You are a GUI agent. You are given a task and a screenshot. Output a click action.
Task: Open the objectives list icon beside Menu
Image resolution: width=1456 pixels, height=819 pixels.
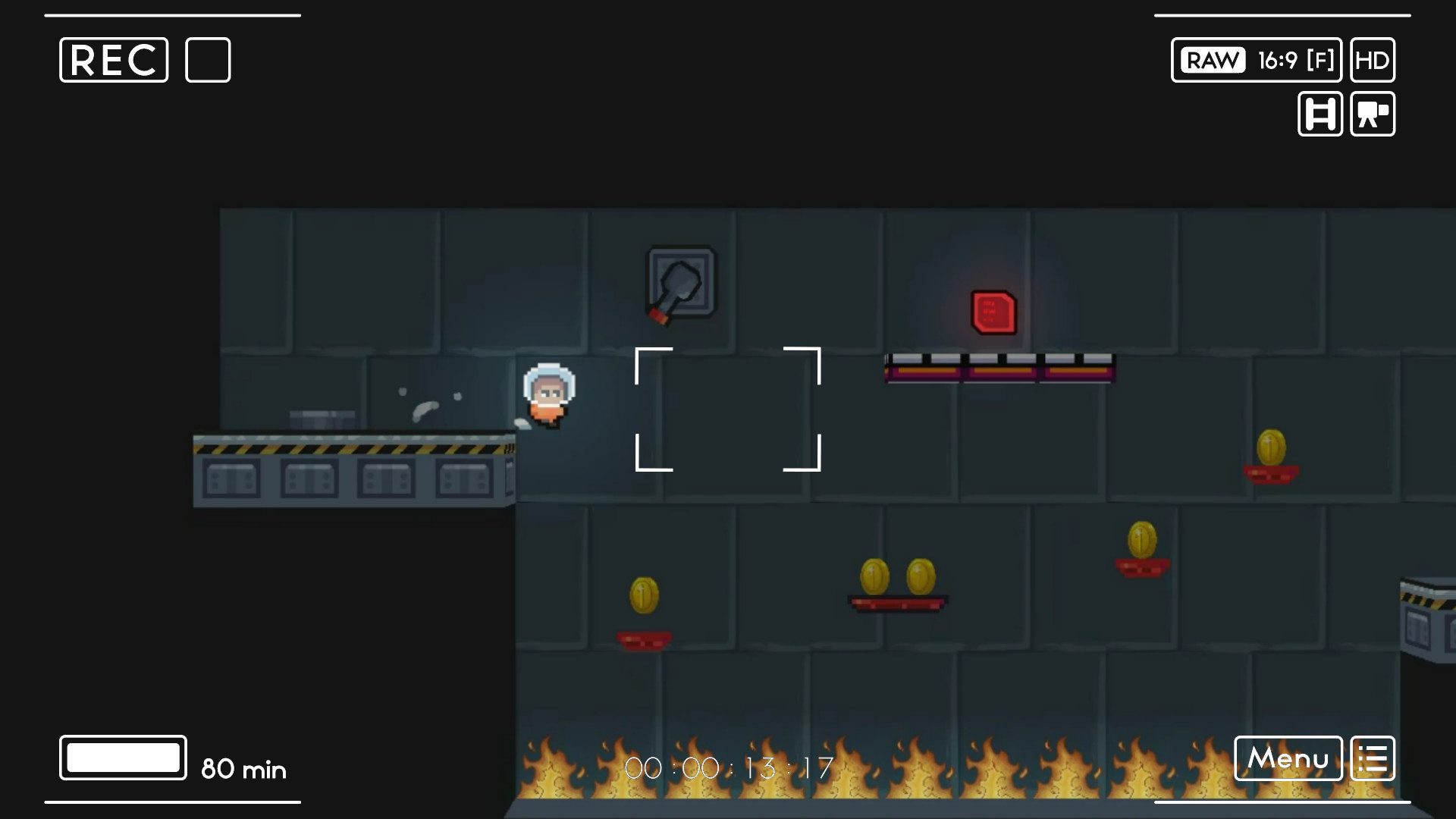click(x=1374, y=758)
